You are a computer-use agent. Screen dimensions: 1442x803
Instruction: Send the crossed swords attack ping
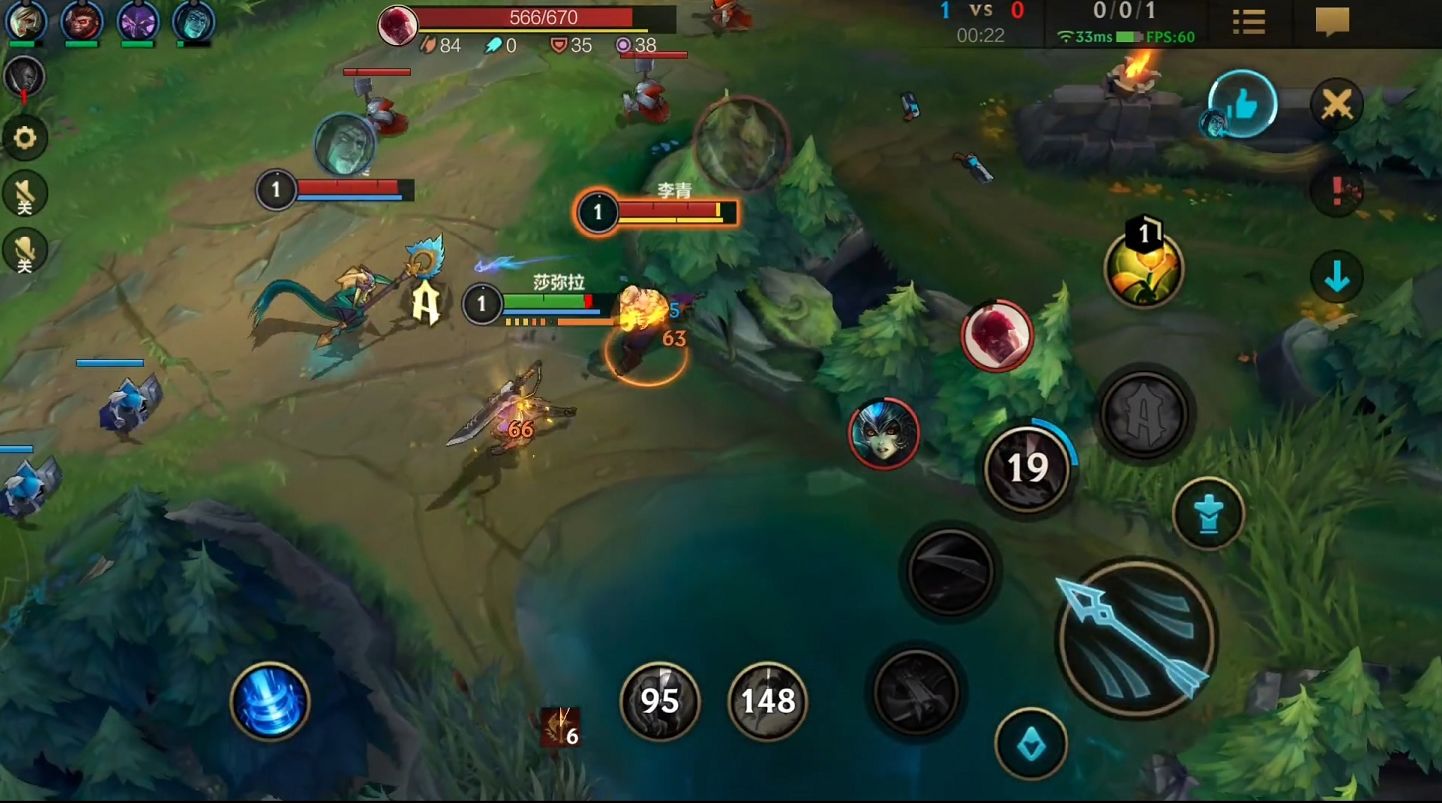[x=1337, y=104]
